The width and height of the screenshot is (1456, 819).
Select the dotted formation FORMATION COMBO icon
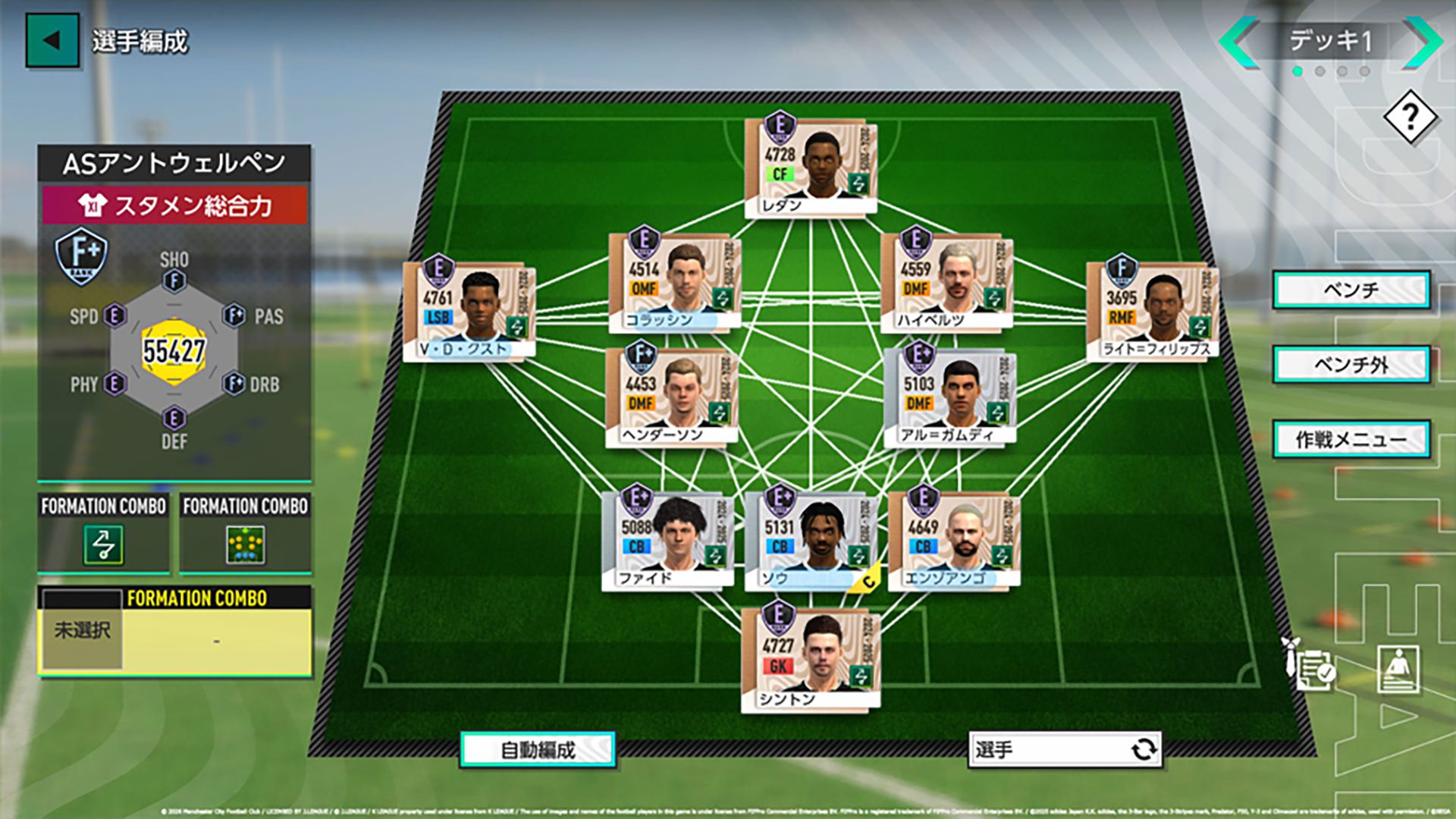(244, 543)
